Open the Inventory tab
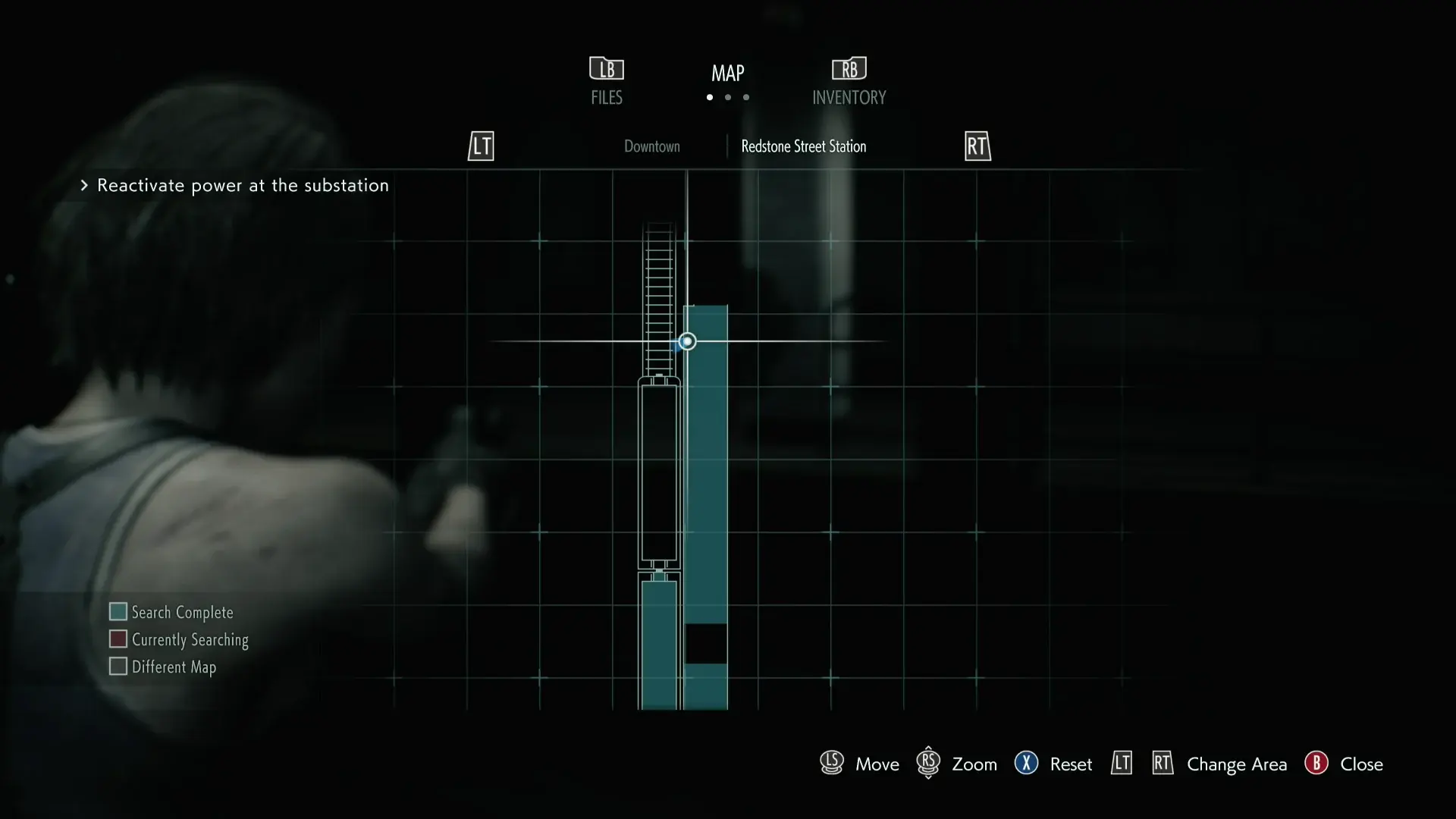Screen dimensions: 1456x819 pyautogui.click(x=849, y=82)
